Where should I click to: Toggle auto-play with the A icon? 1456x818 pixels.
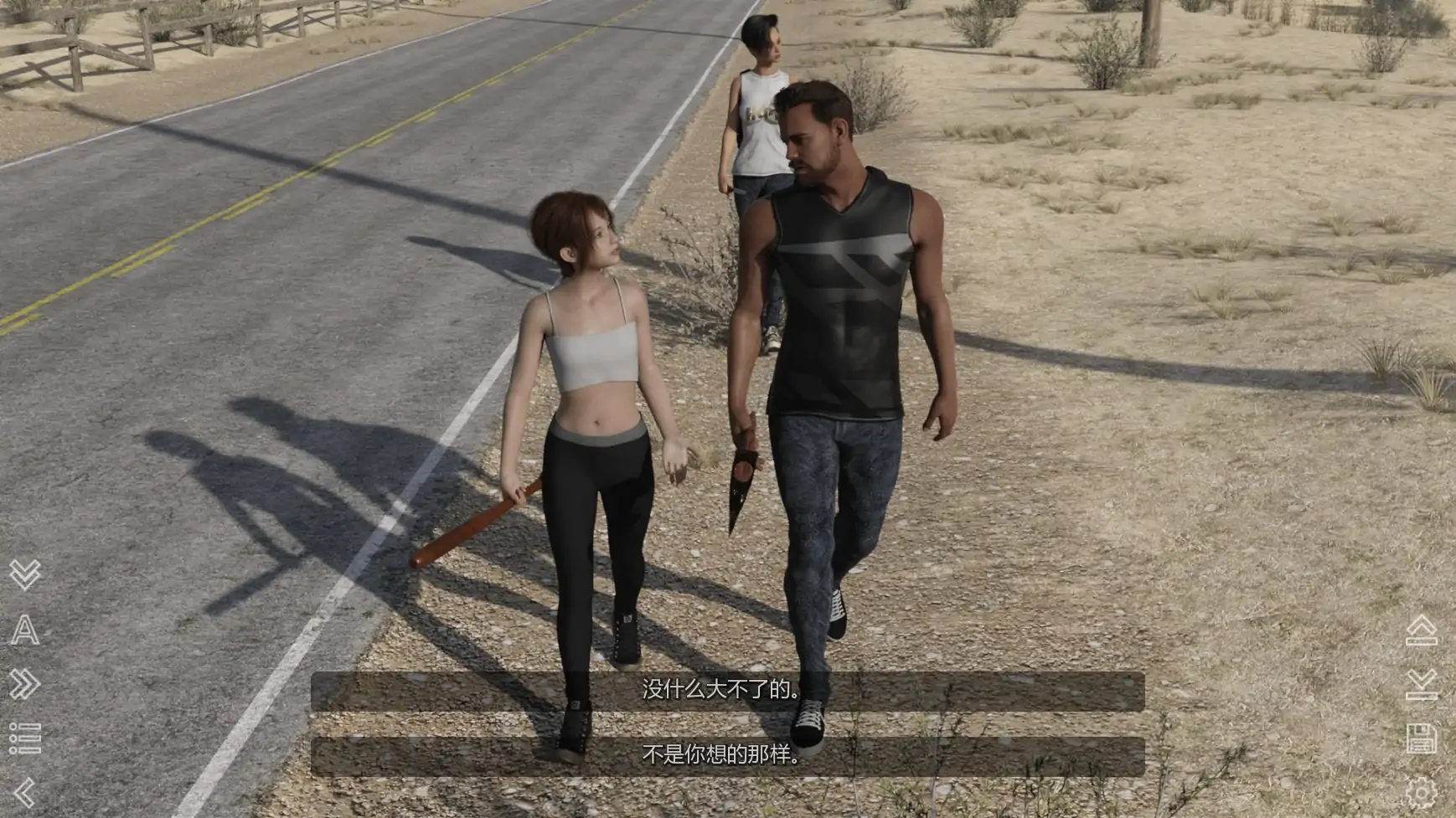tap(25, 630)
